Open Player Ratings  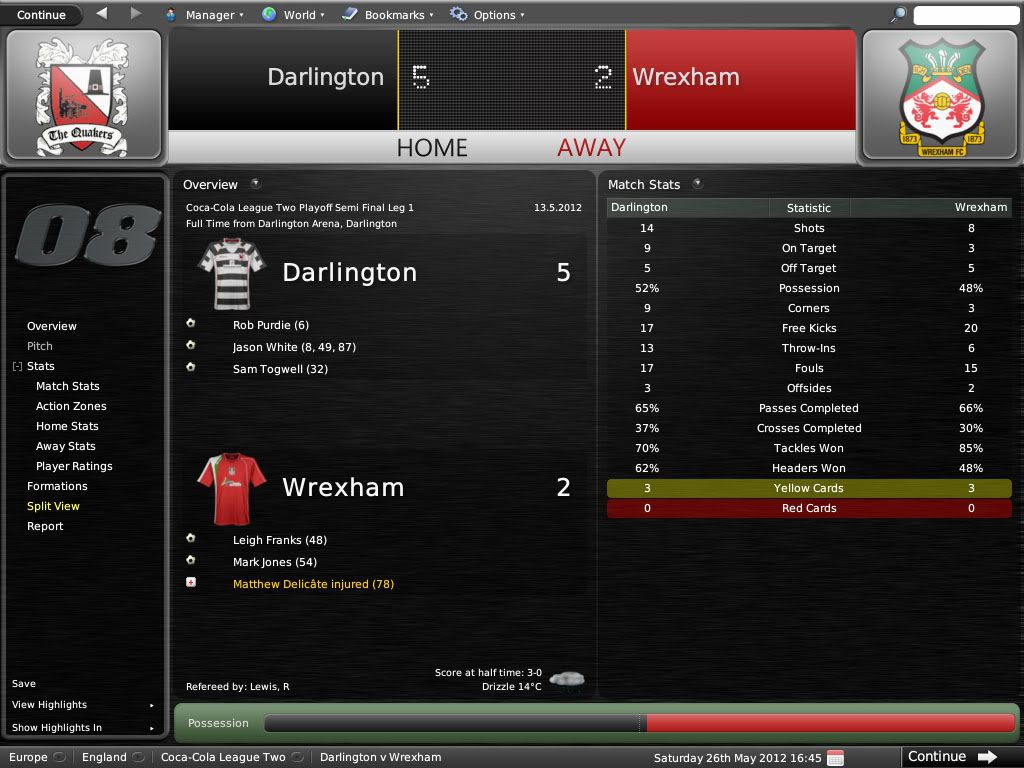coord(74,466)
